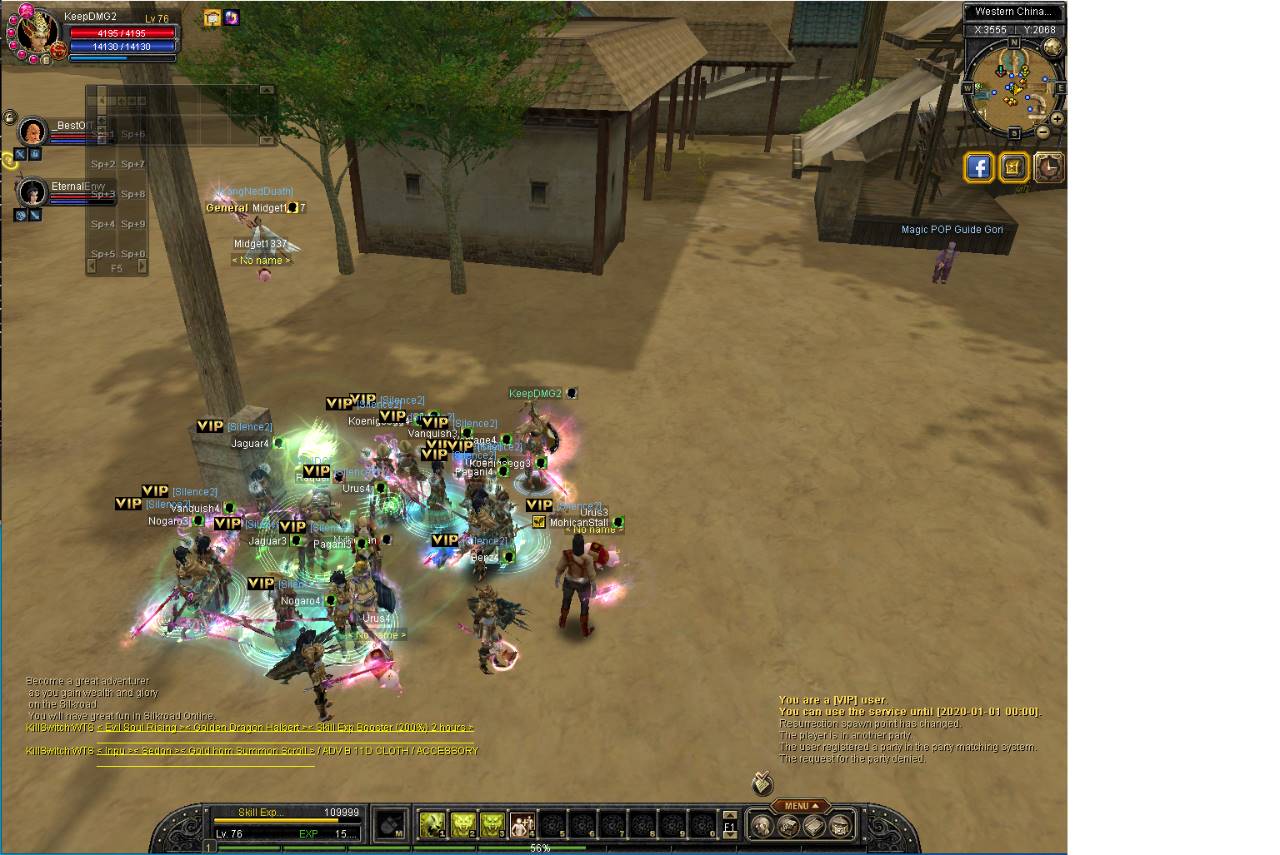Select party member _BestOf portrait
The width and height of the screenshot is (1280, 855).
click(33, 131)
